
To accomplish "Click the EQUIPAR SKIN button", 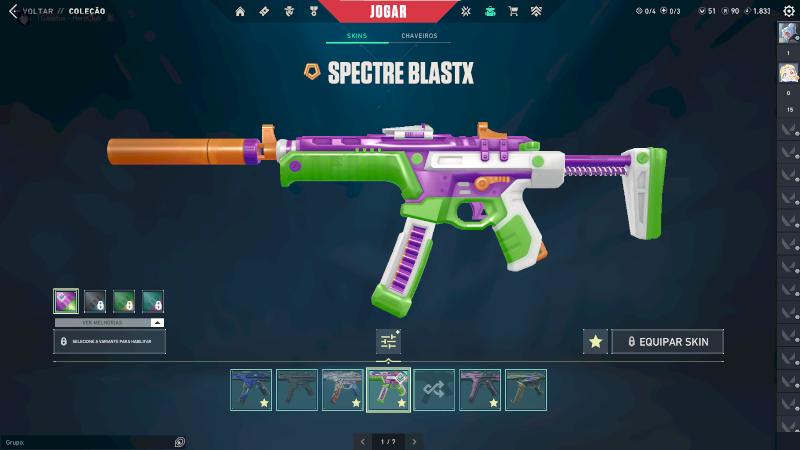I will click(x=667, y=342).
